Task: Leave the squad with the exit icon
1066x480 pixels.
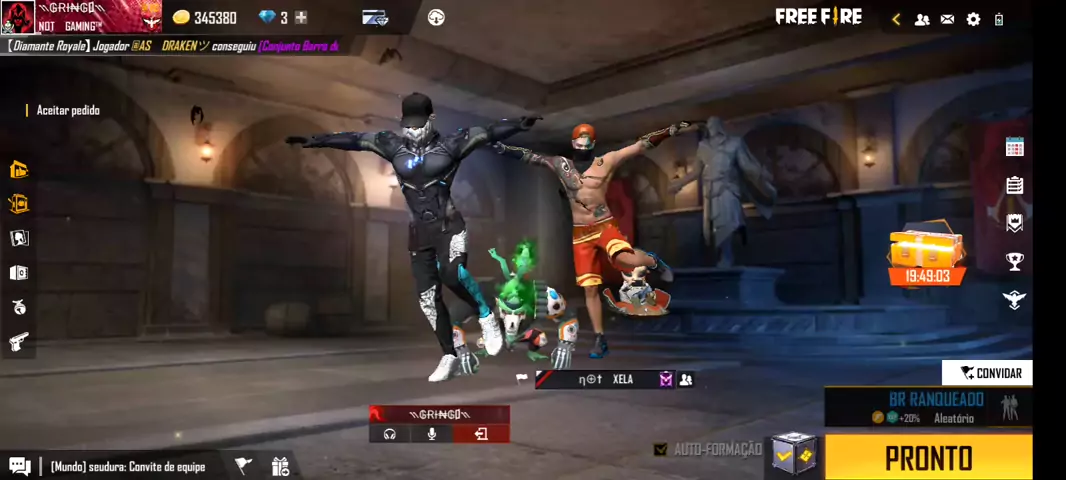Action: point(481,434)
